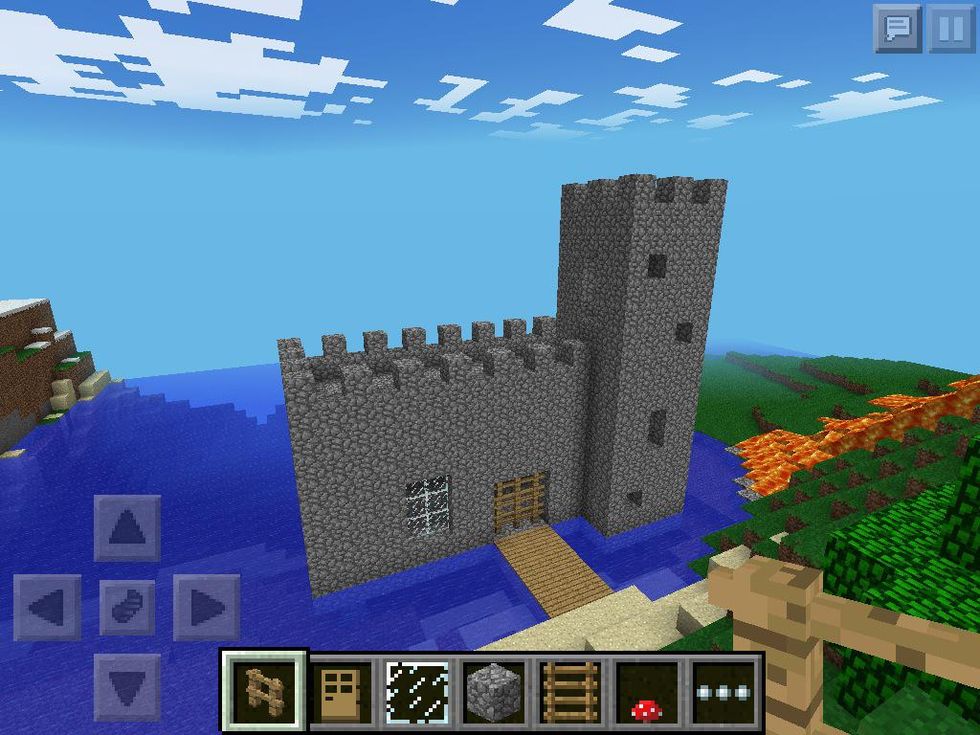980x735 pixels.
Task: Select the red mushroom hotbar slot
Action: 646,690
